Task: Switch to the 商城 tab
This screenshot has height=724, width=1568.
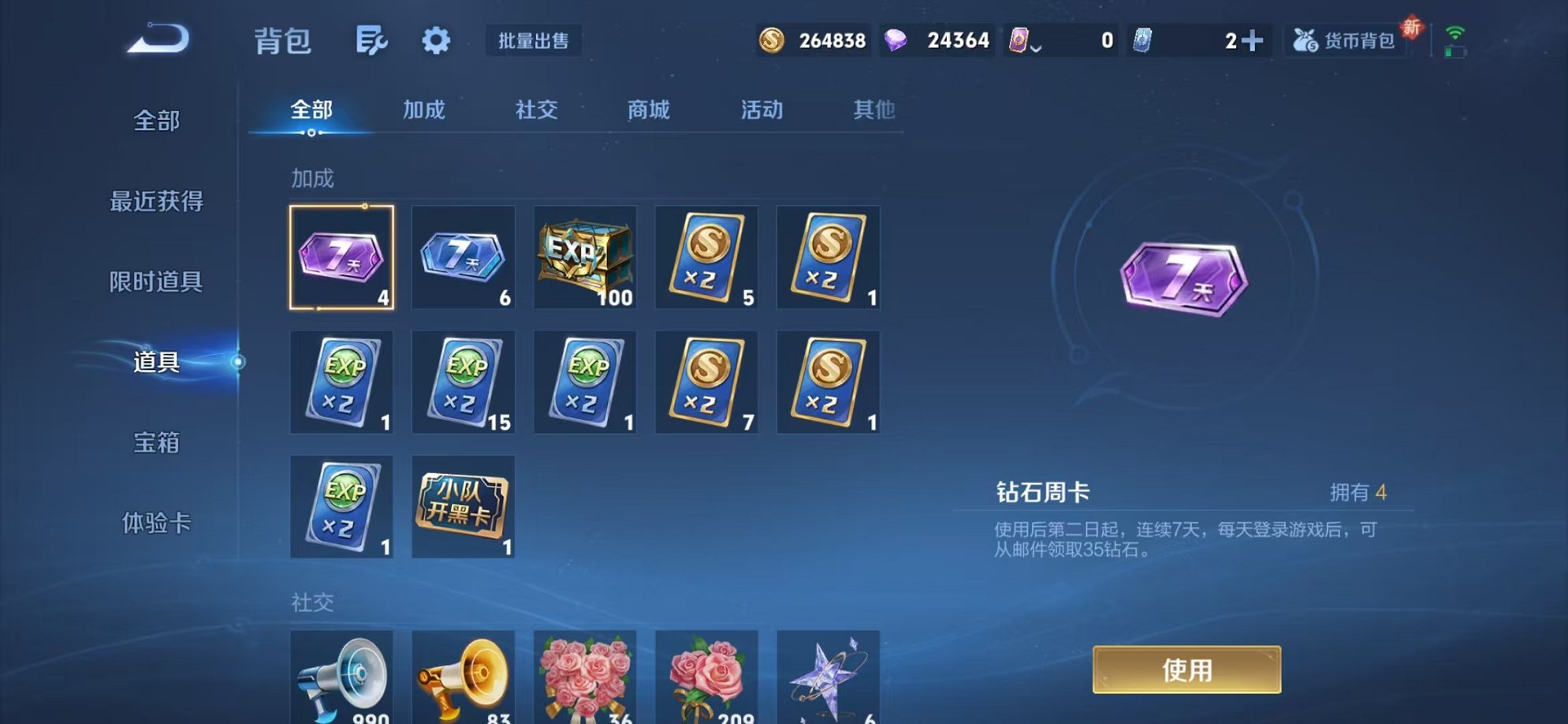Action: coord(648,110)
